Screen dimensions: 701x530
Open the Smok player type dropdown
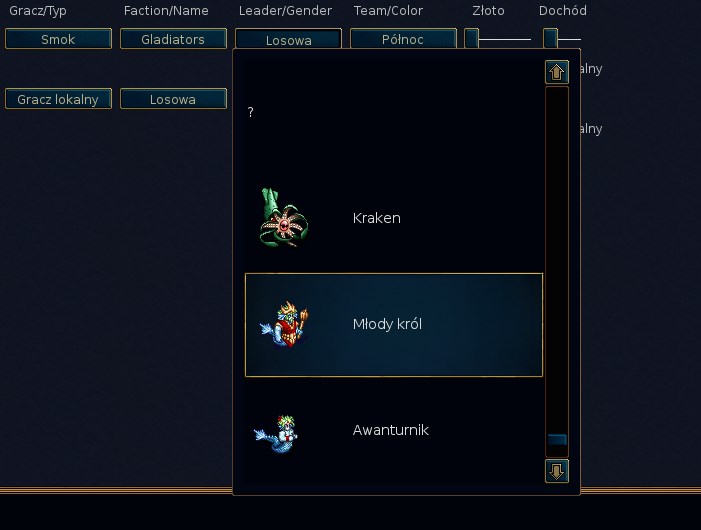pos(58,39)
